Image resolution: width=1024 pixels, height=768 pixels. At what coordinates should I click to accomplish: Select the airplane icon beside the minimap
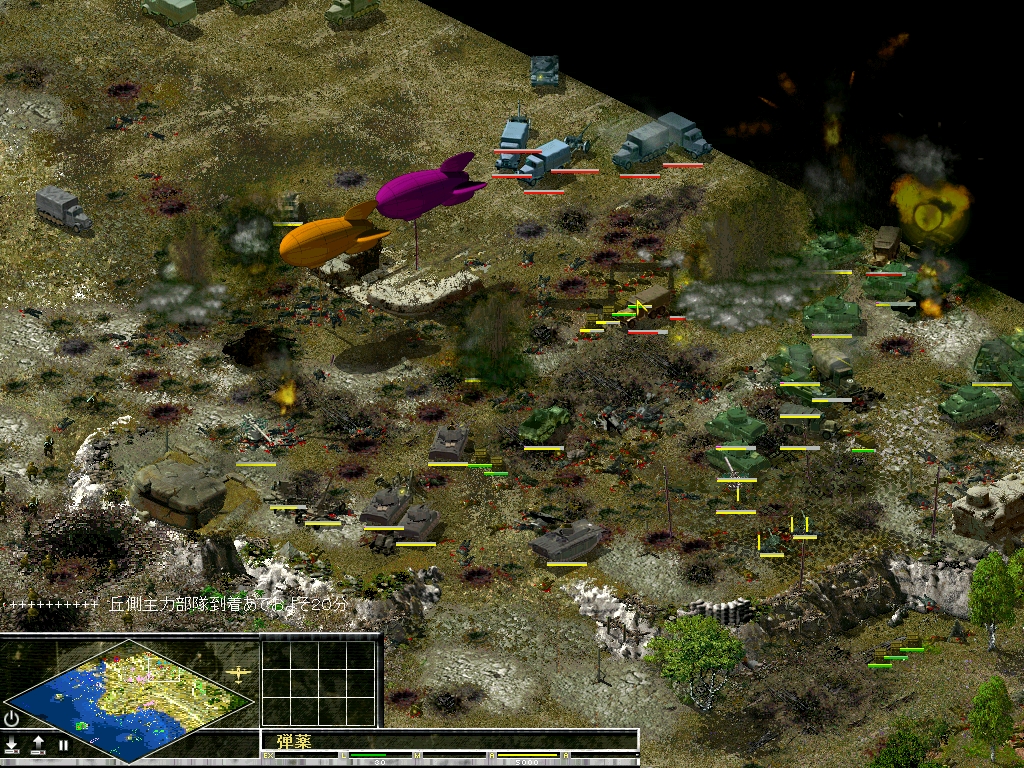pyautogui.click(x=239, y=673)
